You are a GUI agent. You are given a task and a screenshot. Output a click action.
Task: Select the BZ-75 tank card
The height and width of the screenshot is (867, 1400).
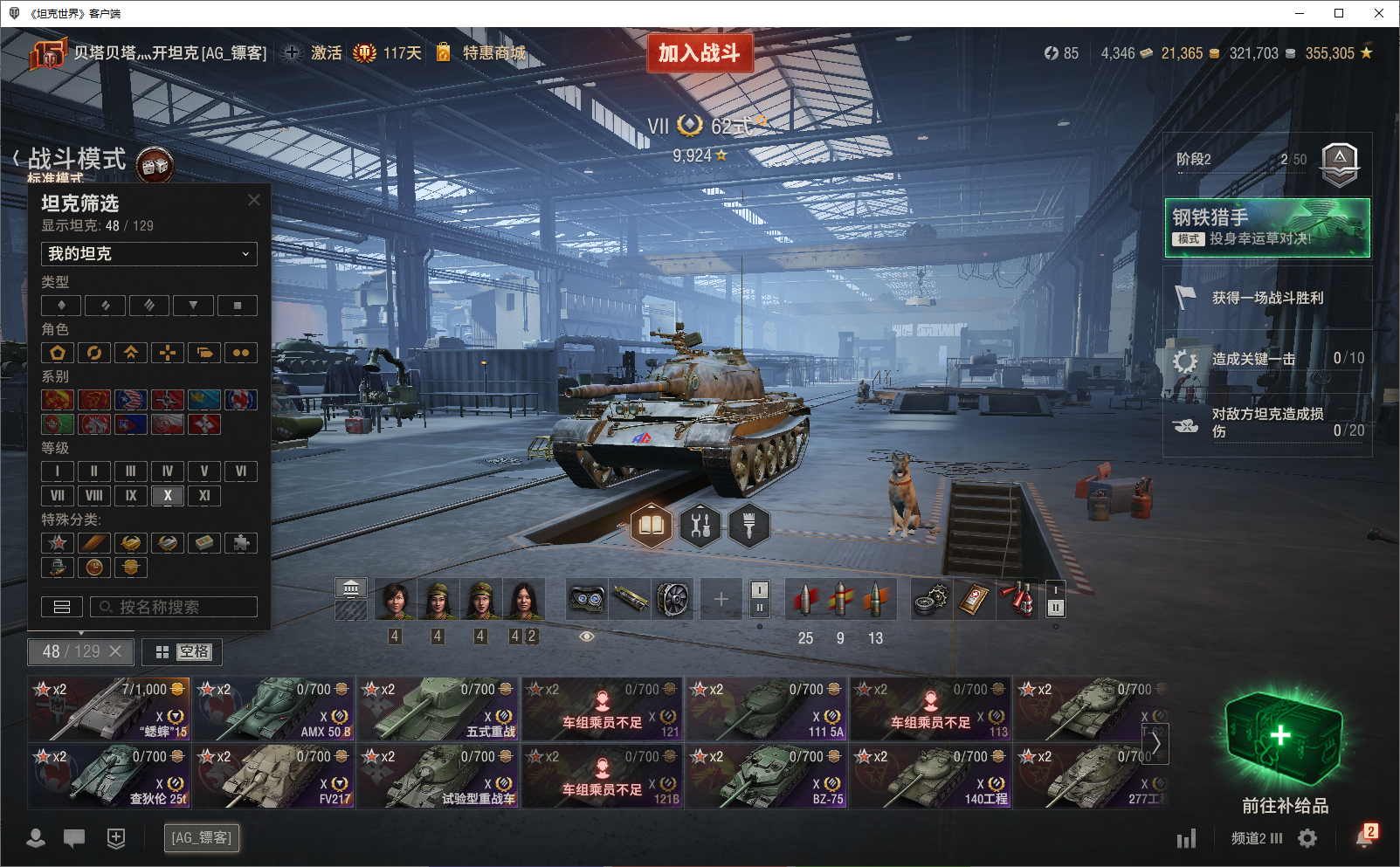click(x=767, y=776)
